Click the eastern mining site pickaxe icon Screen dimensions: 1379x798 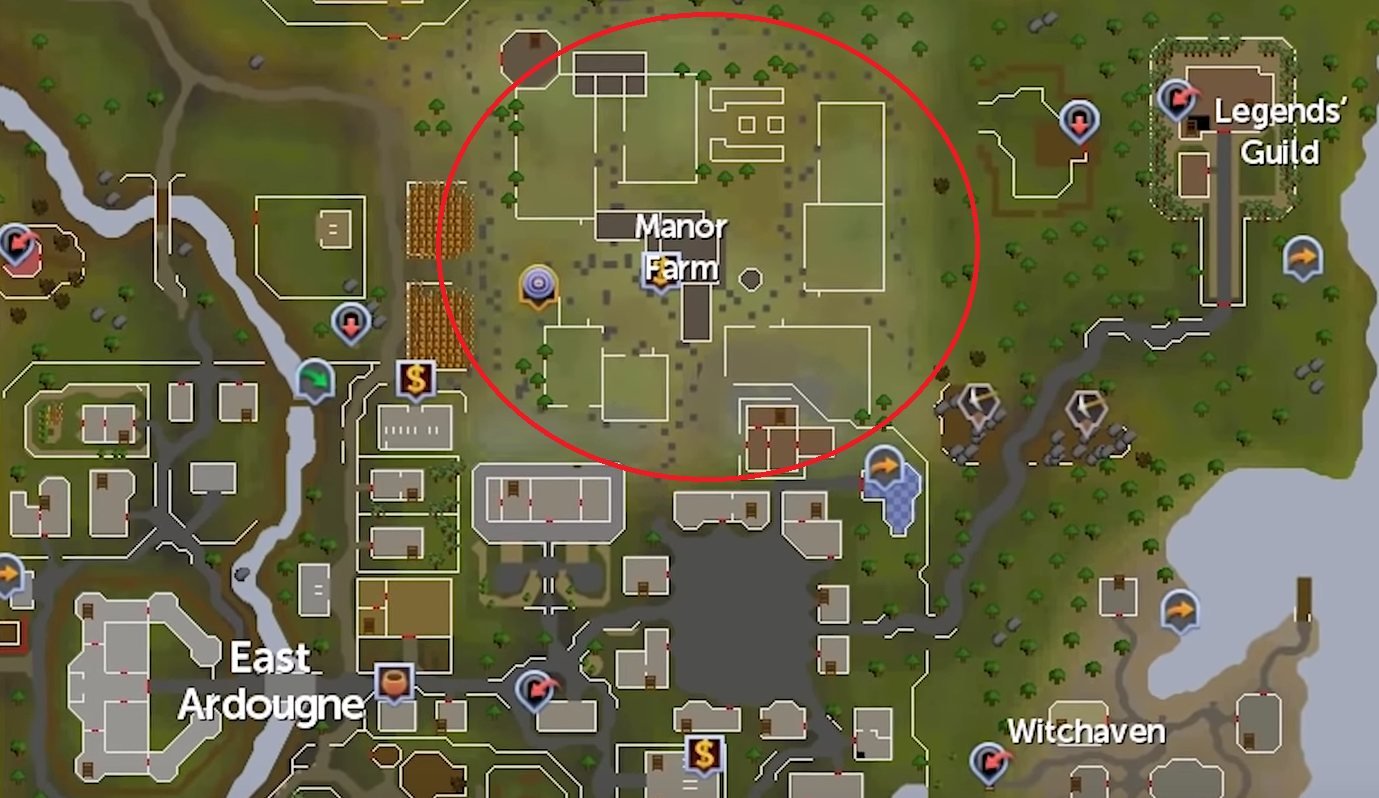click(x=1086, y=404)
